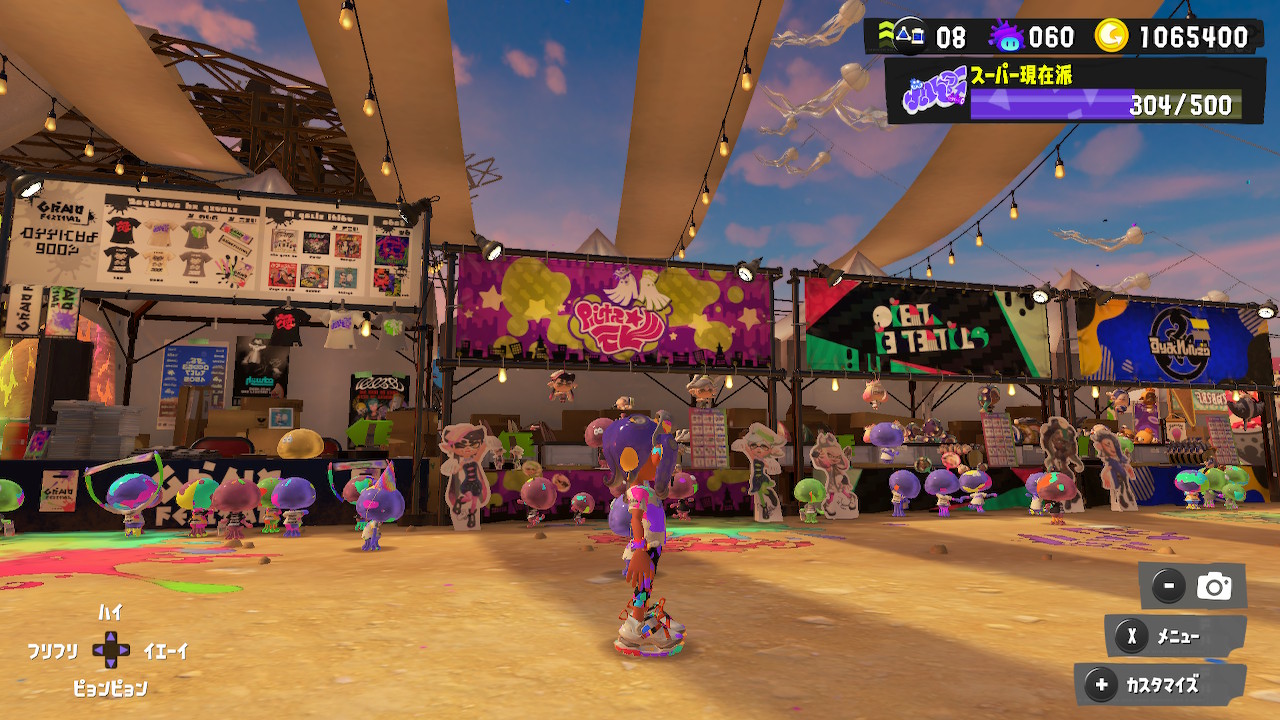
Task: Pick the ピョンピョン emote
Action: (110, 688)
